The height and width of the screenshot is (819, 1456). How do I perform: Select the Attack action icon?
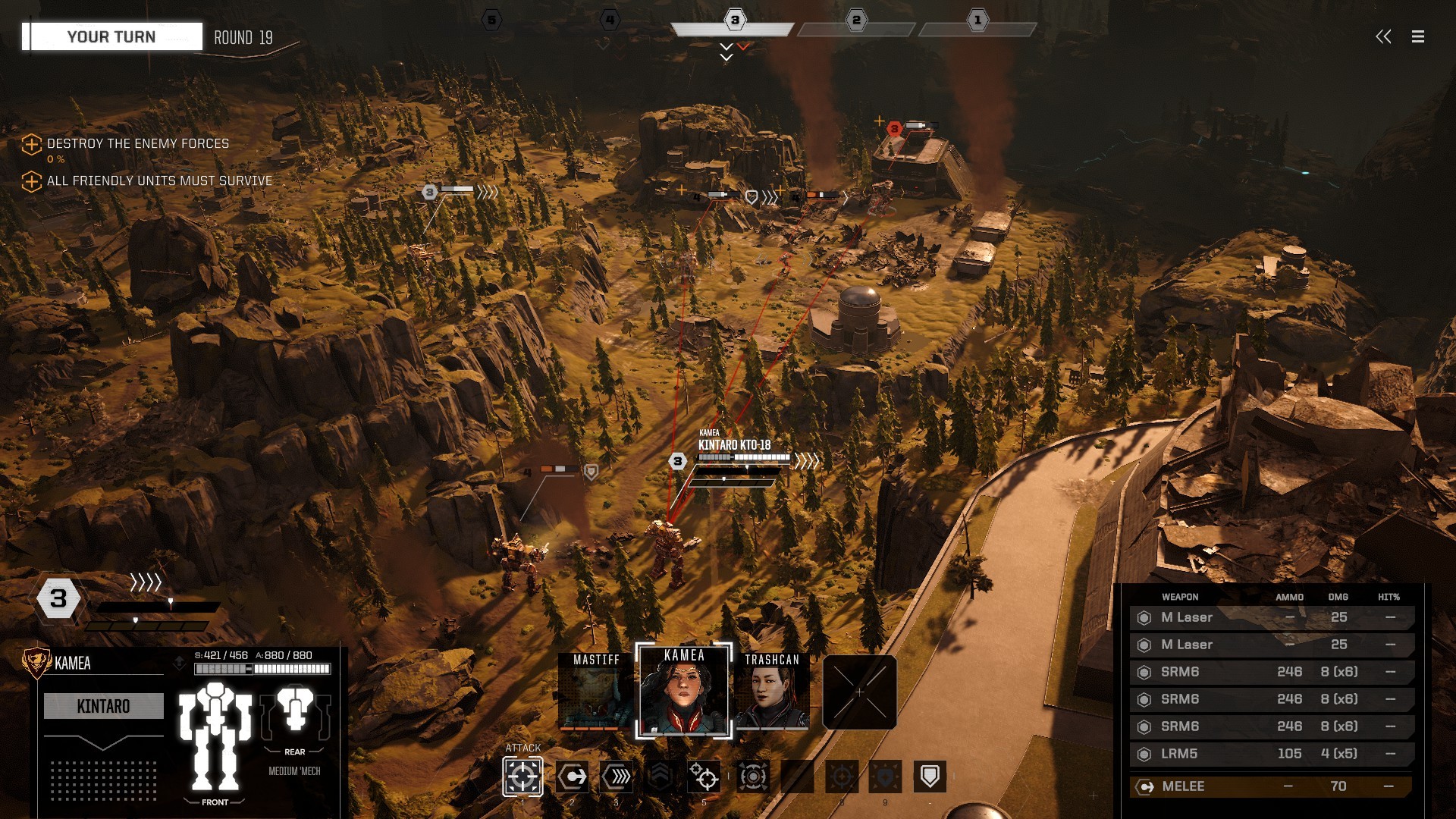(522, 777)
